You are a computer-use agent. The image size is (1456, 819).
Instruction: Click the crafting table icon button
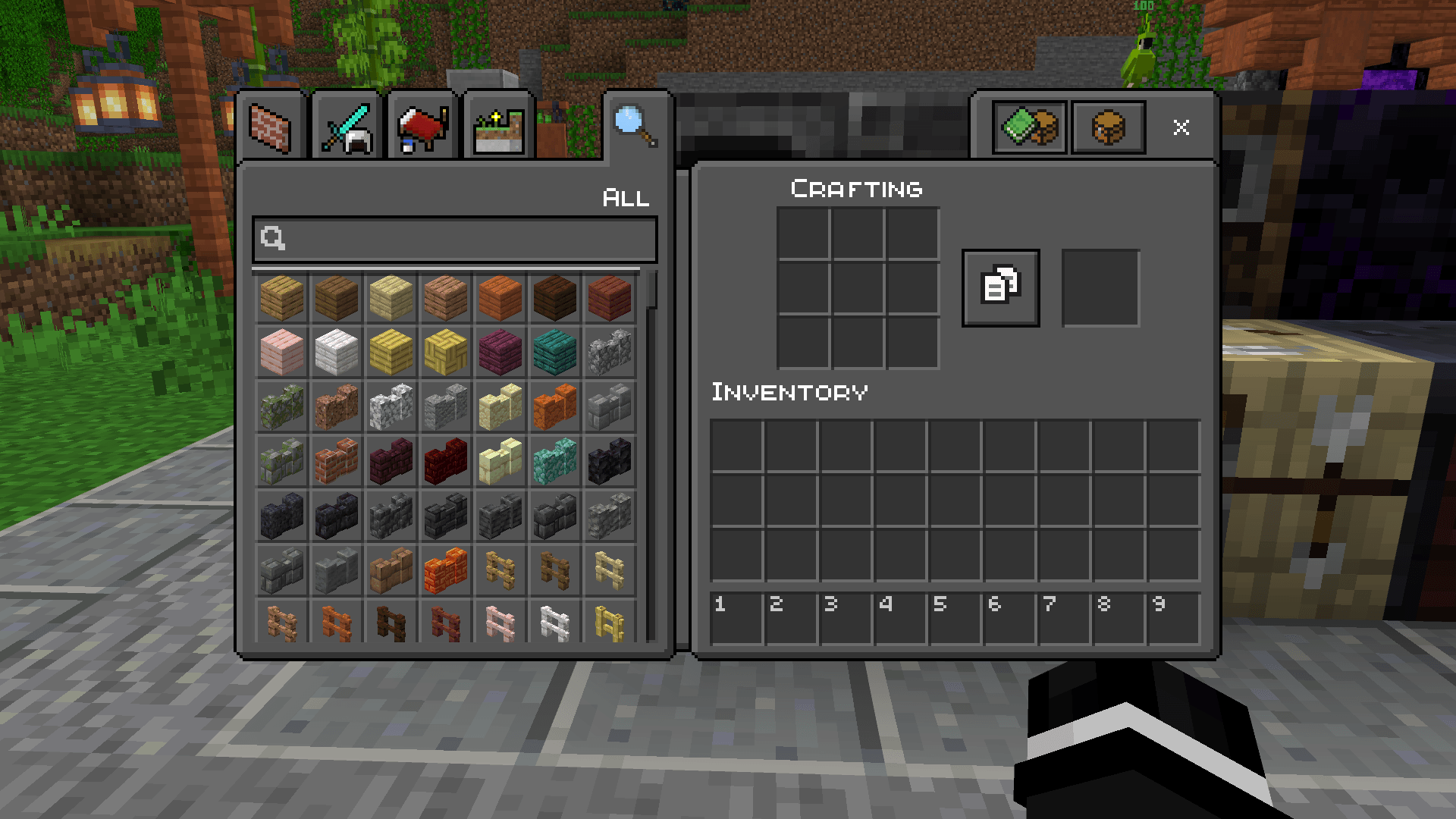tap(1108, 127)
